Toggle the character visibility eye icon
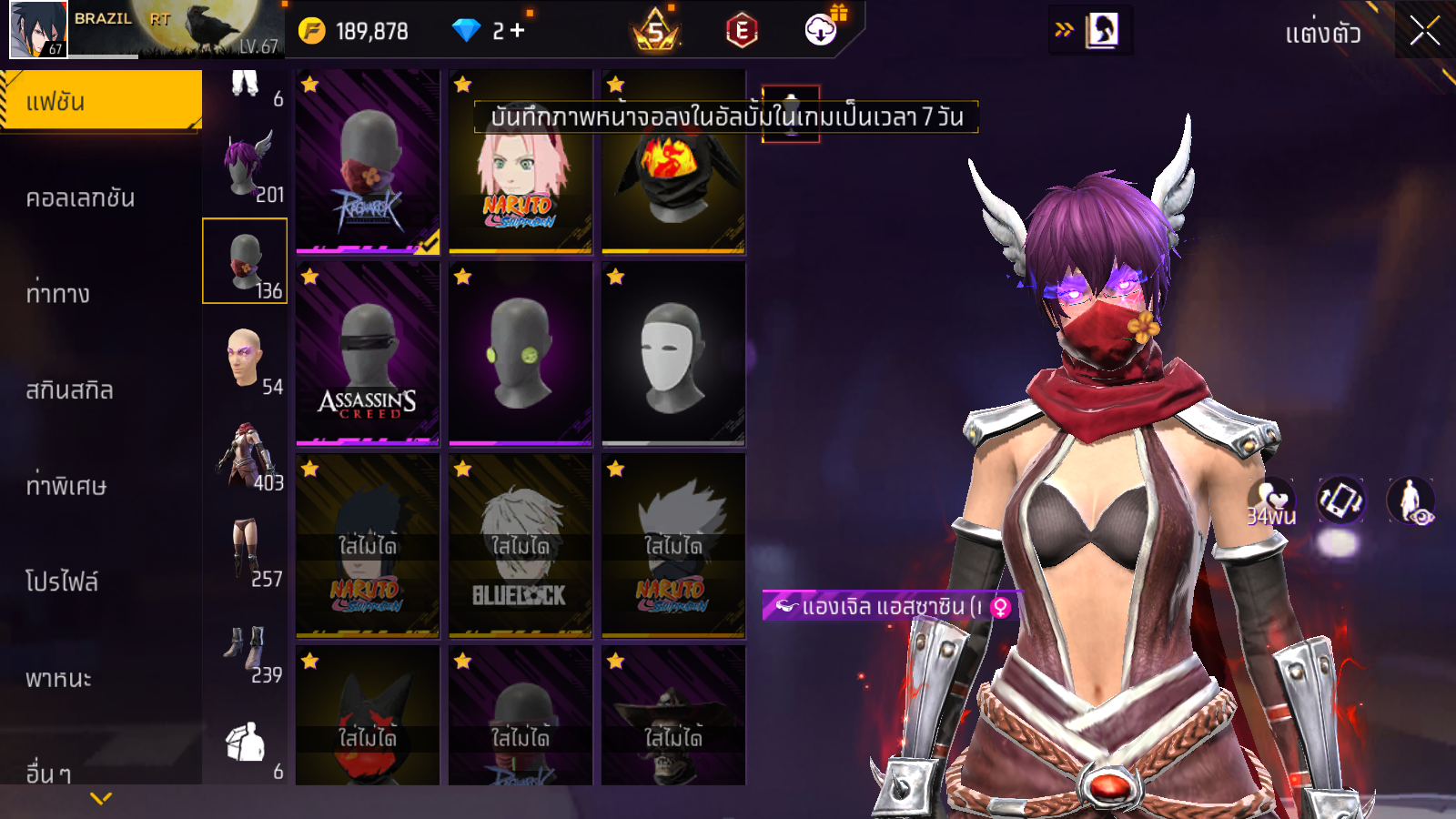The width and height of the screenshot is (1456, 819). 1410,500
